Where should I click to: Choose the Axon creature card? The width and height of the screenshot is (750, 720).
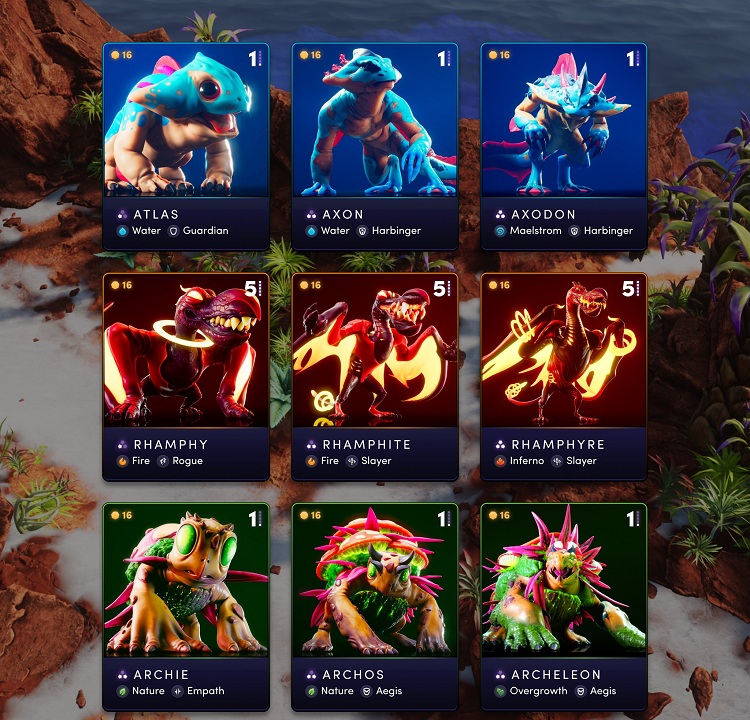click(375, 146)
